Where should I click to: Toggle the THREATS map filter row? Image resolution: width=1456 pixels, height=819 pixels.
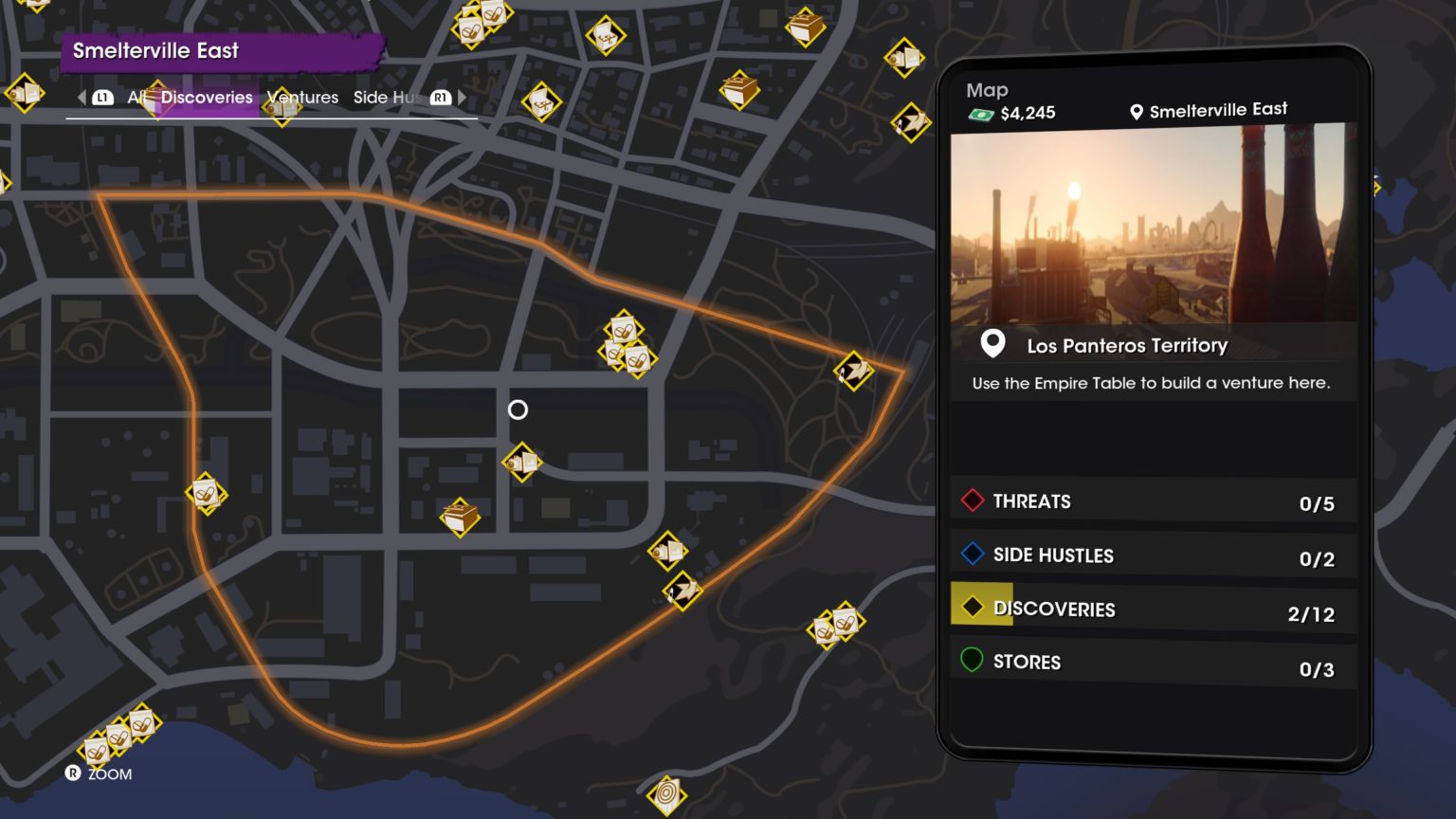1152,500
